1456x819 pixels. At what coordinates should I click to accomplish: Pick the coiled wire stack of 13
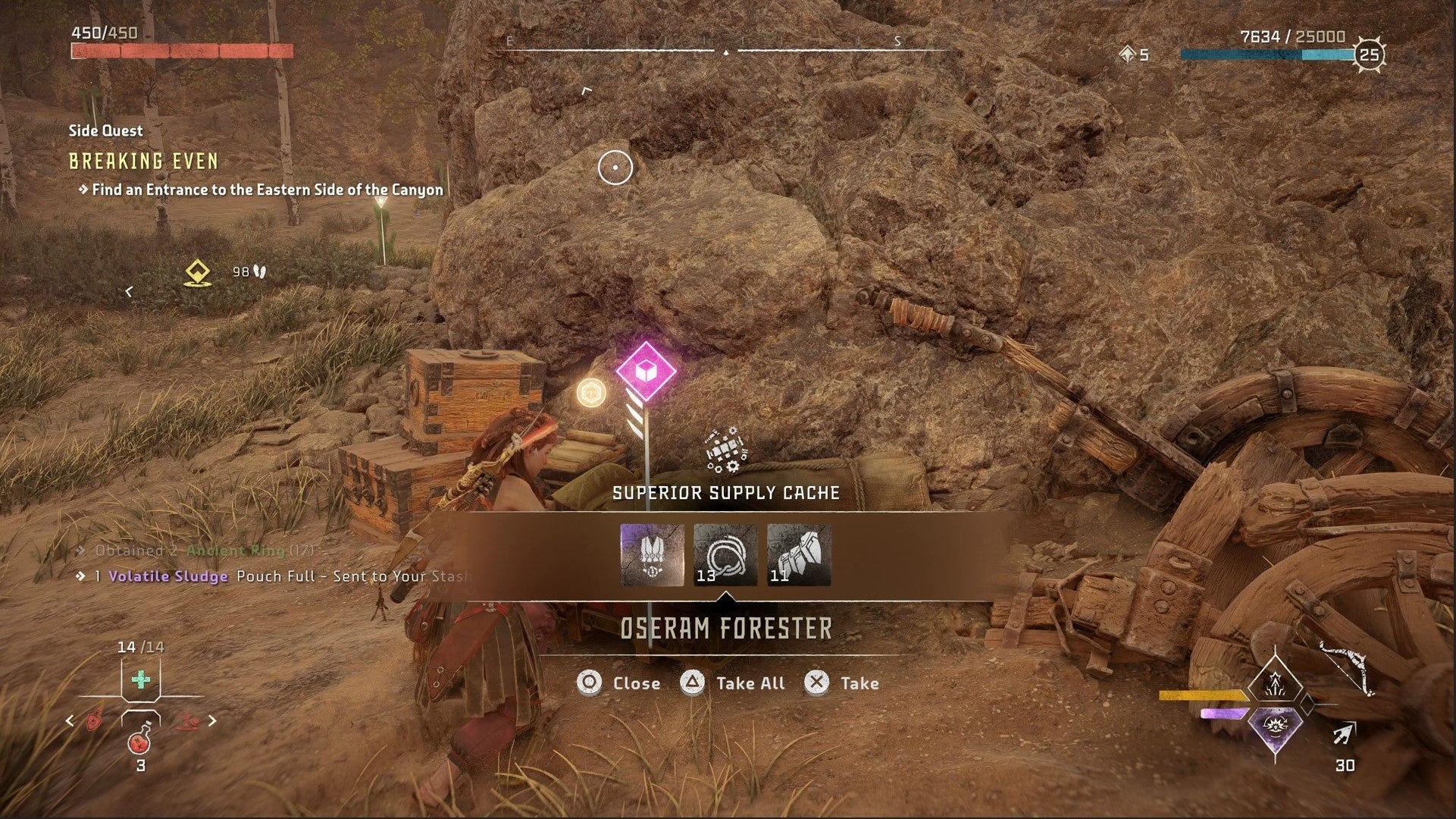pyautogui.click(x=725, y=555)
